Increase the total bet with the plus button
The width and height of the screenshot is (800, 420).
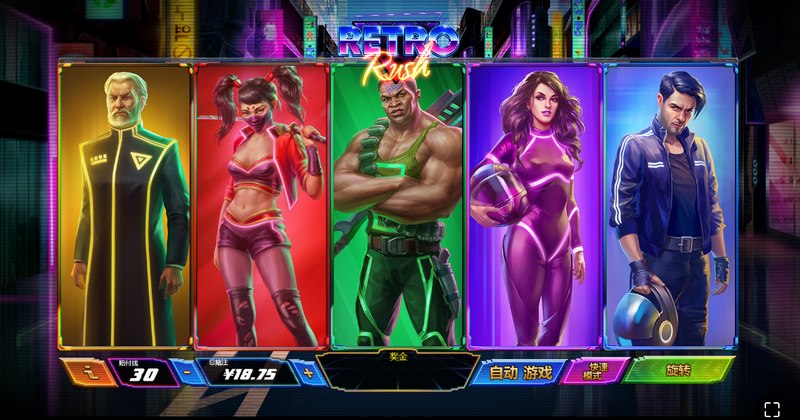[308, 372]
